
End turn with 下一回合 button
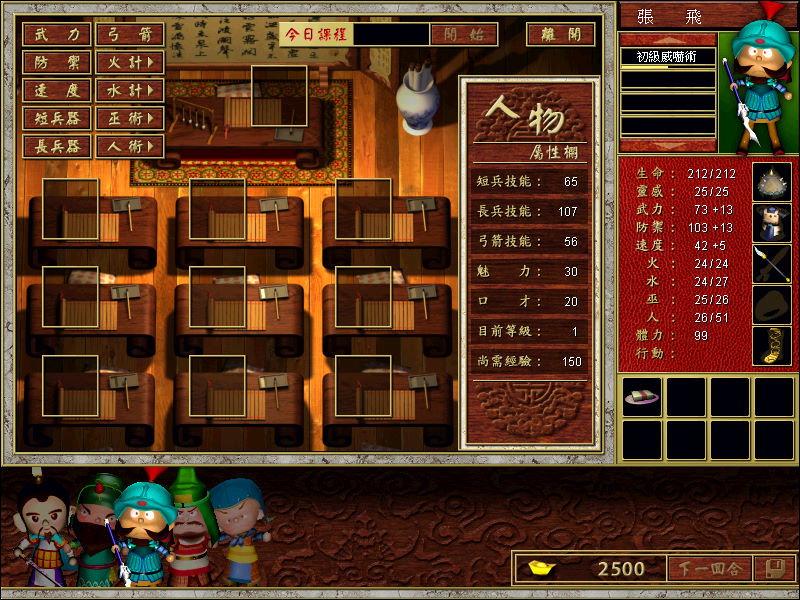click(x=707, y=569)
